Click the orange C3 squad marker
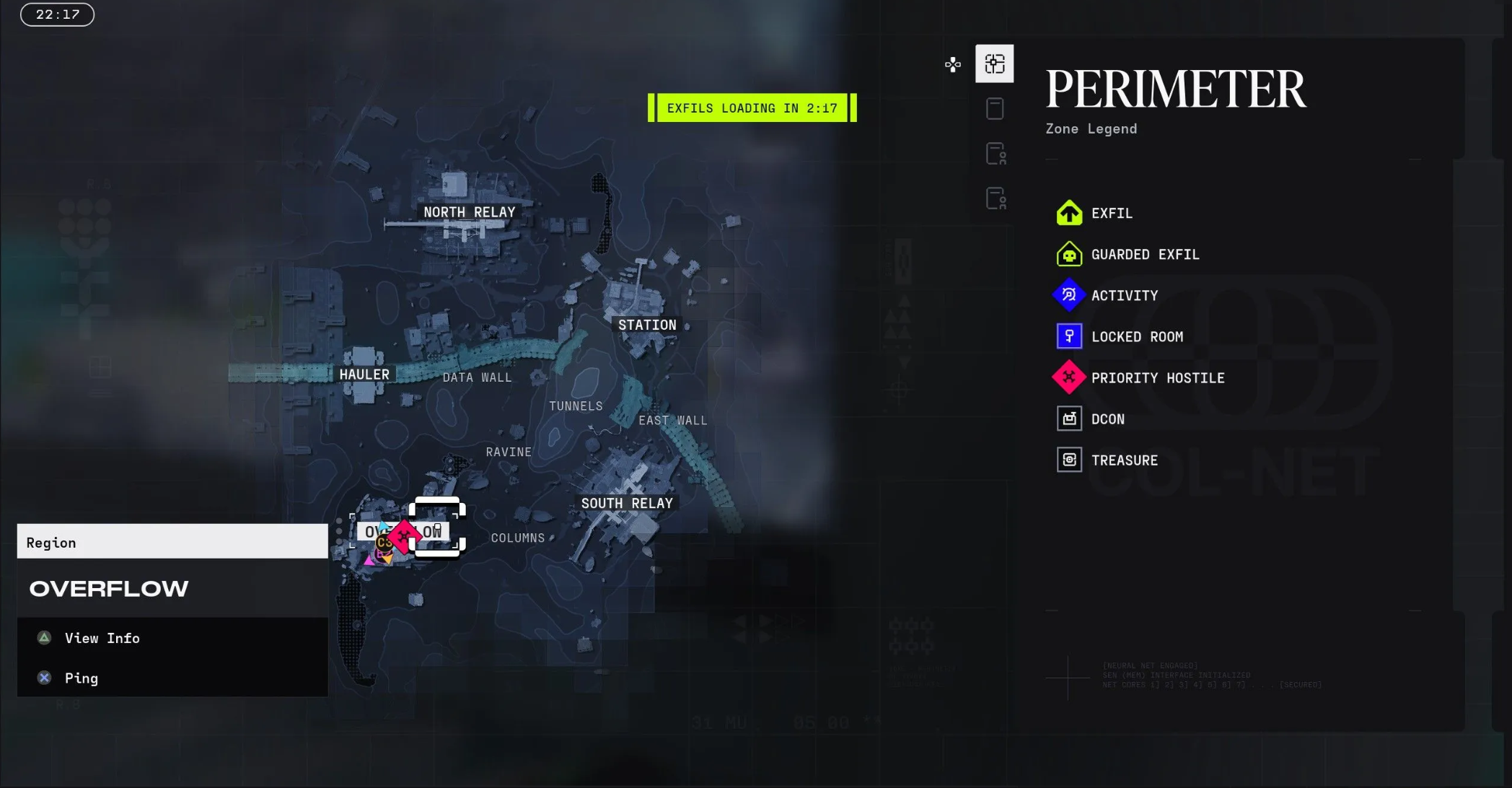 (x=383, y=543)
